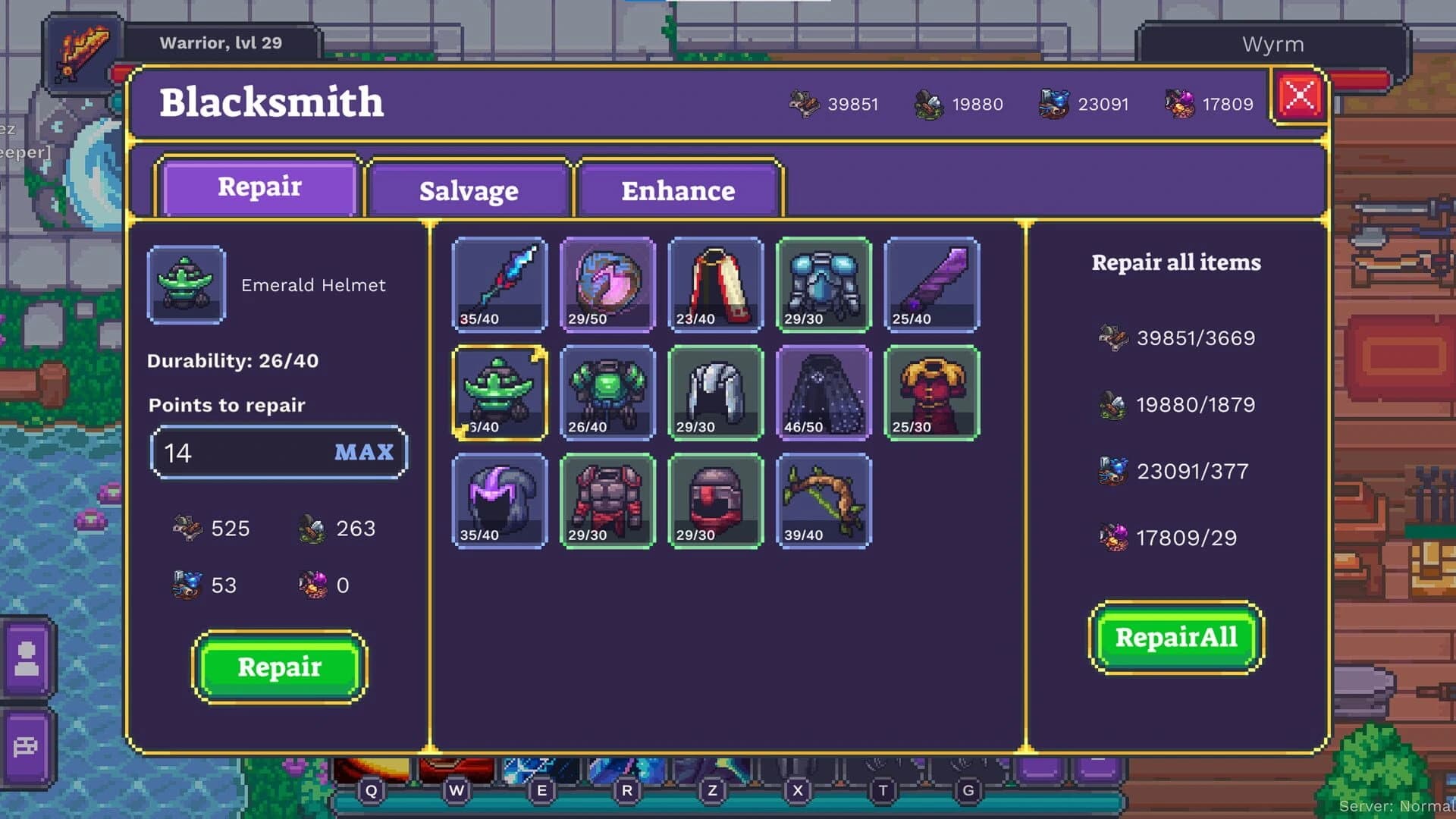
Task: Select the white hood with 29/30 durability
Action: [x=716, y=392]
